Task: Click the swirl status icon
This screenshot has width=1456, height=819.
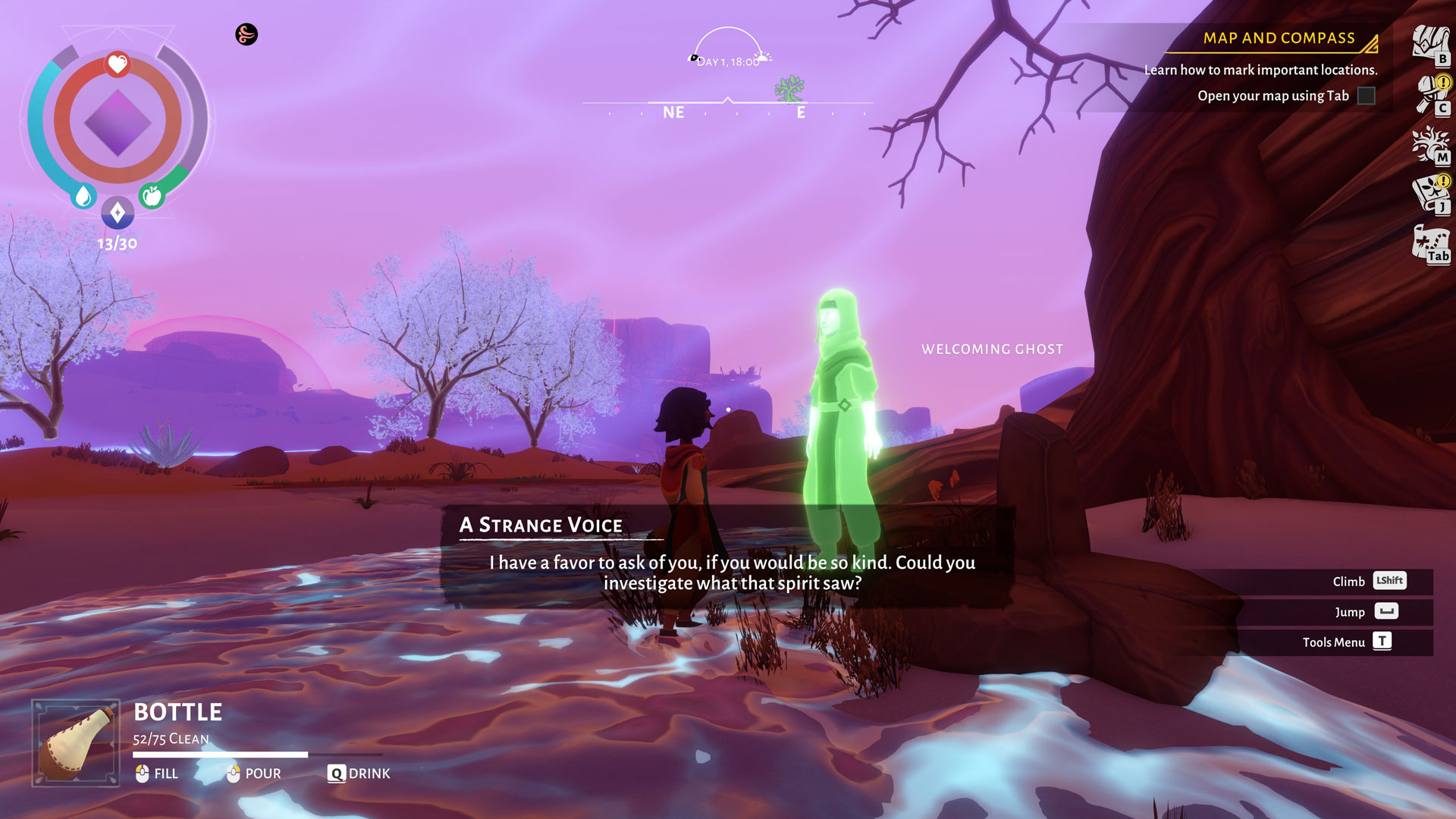Action: click(x=246, y=34)
